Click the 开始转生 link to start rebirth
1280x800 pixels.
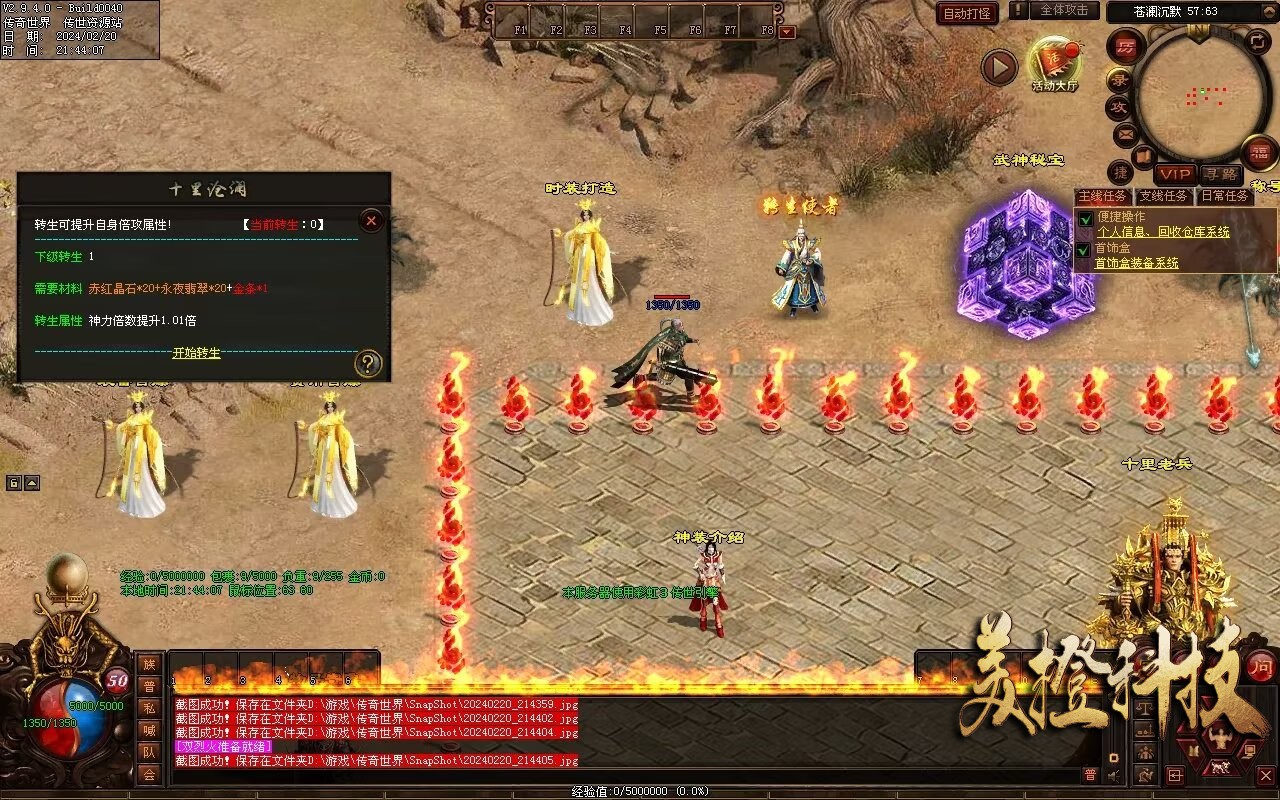196,353
